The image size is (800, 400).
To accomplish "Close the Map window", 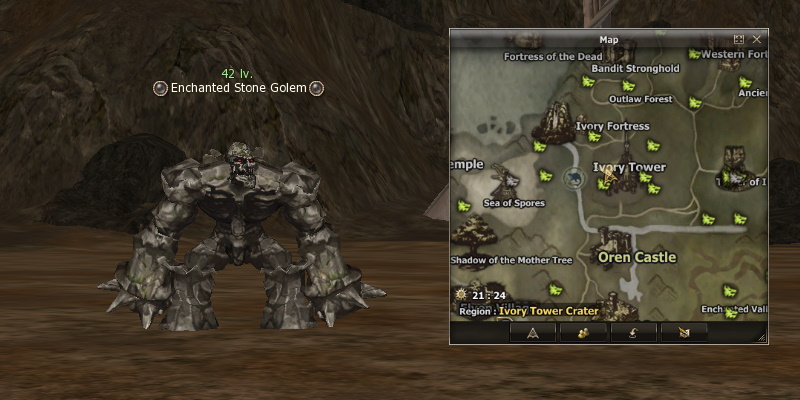I will point(757,39).
